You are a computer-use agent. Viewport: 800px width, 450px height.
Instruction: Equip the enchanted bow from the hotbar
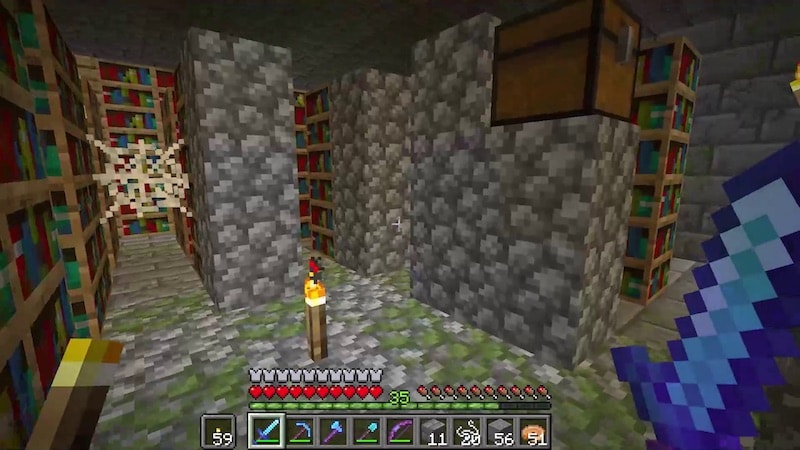399,431
